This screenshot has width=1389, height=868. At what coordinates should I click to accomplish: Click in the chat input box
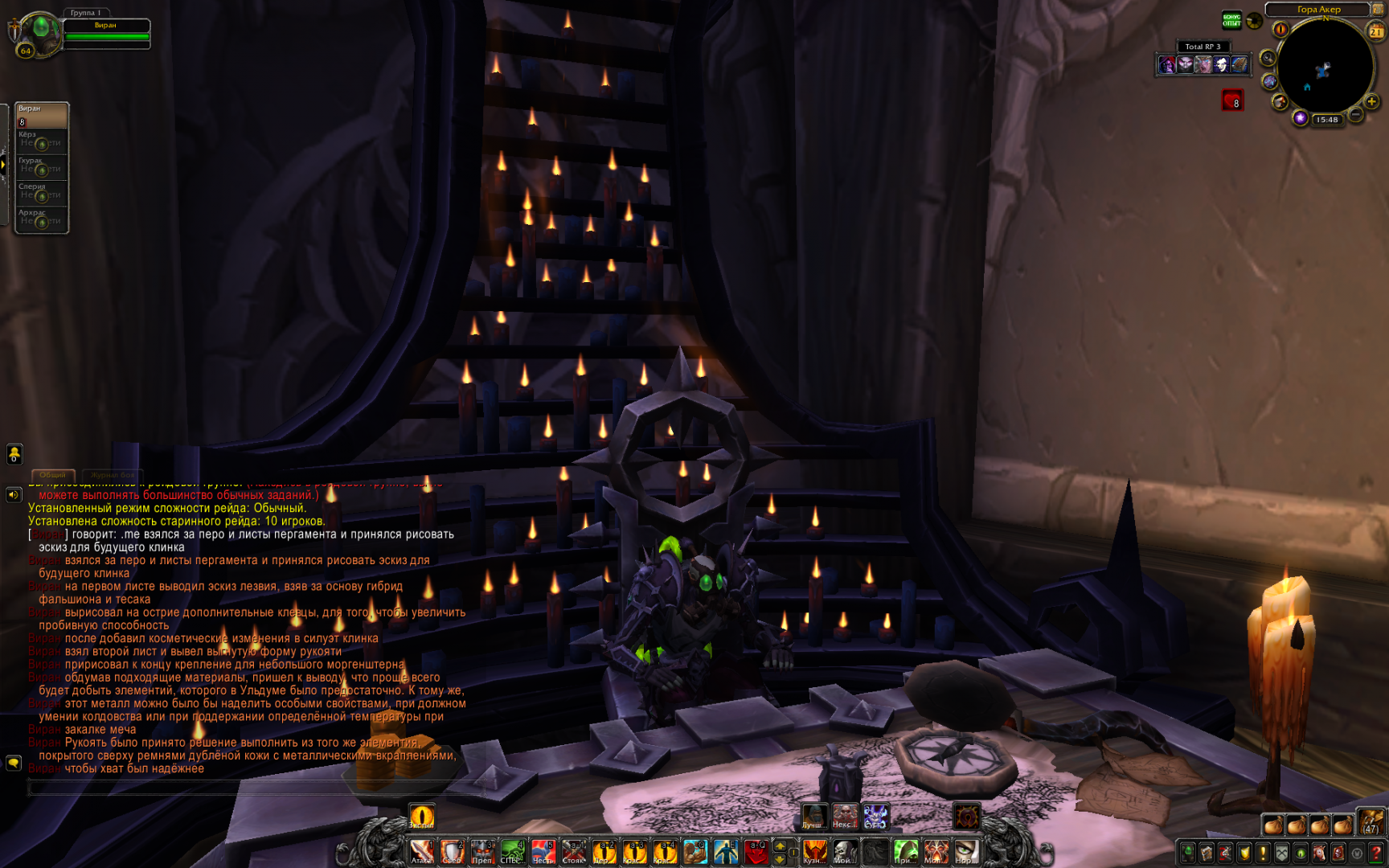(x=241, y=788)
